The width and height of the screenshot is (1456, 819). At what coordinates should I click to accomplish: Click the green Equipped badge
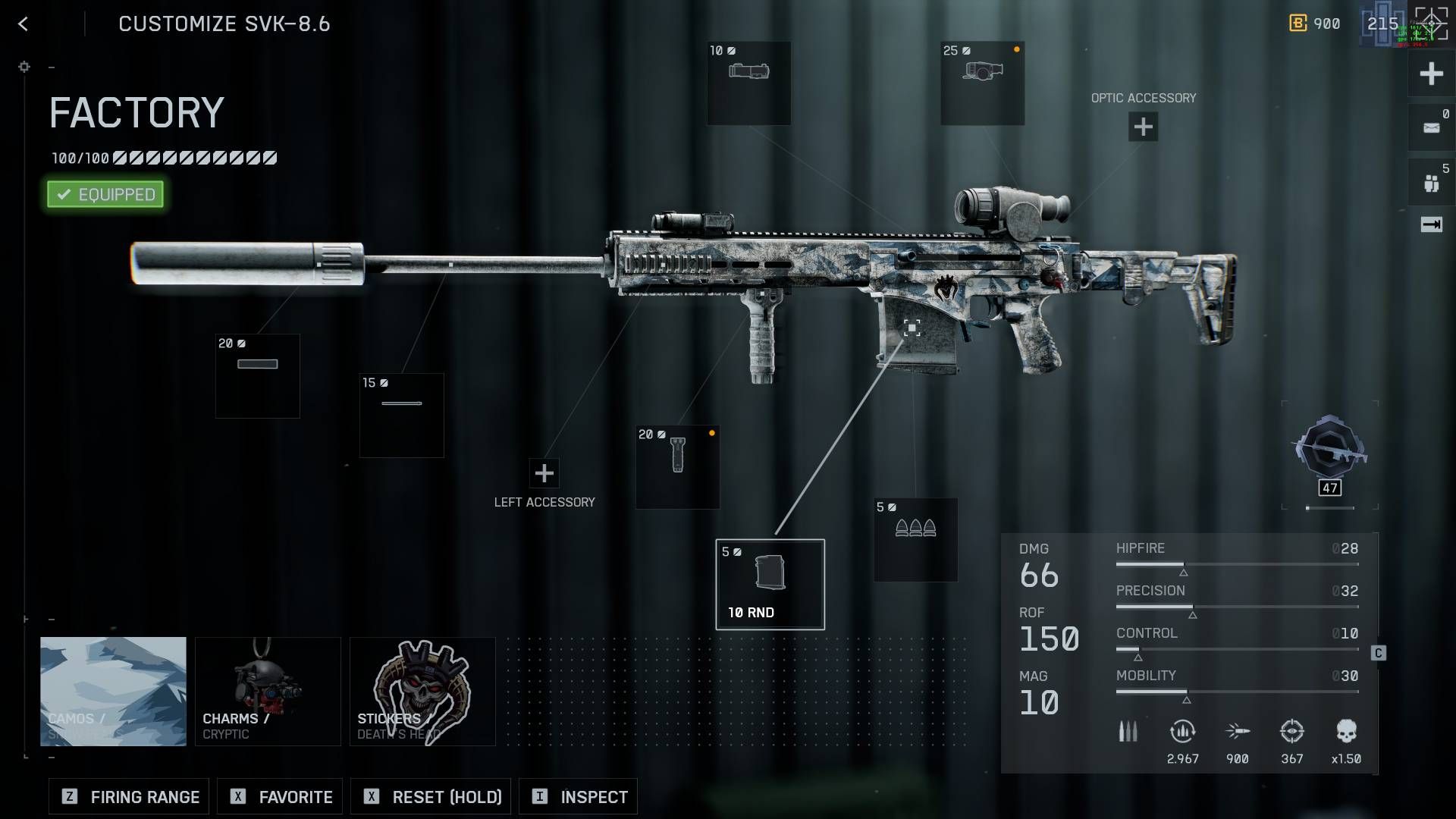click(105, 194)
